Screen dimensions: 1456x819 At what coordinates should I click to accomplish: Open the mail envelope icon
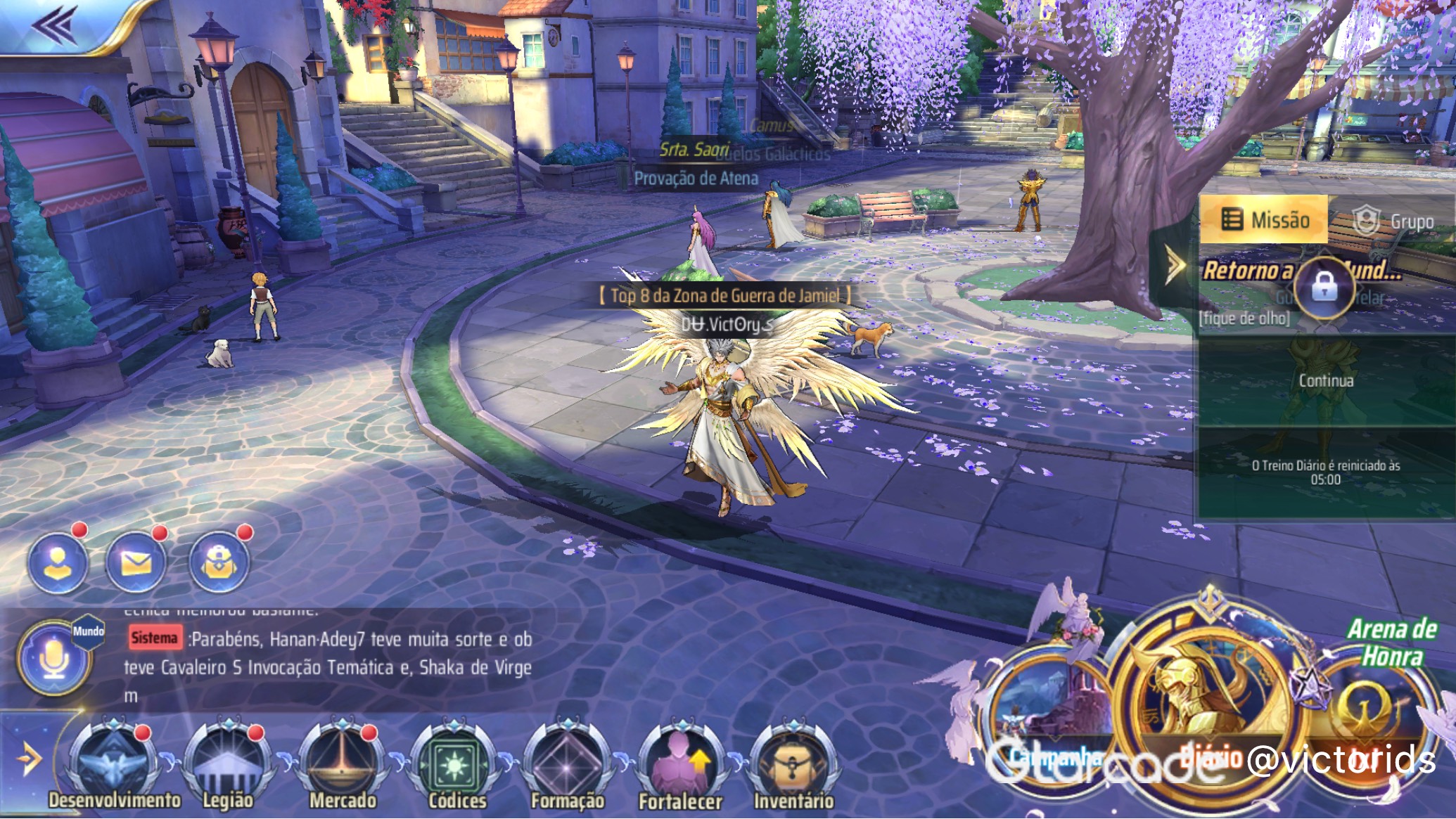[x=136, y=562]
